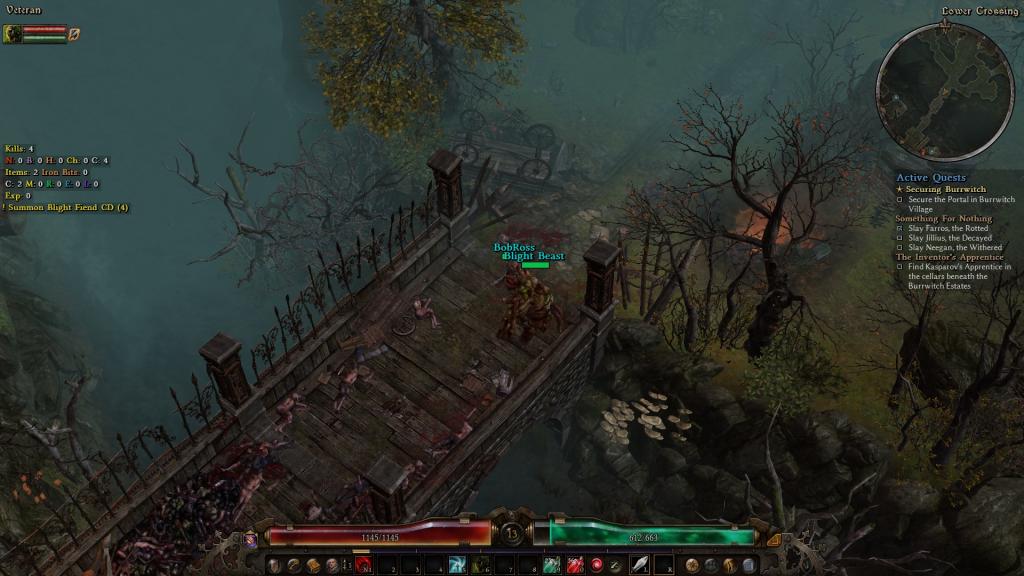
Task: Click the pet attack stance icon
Action: (74, 34)
